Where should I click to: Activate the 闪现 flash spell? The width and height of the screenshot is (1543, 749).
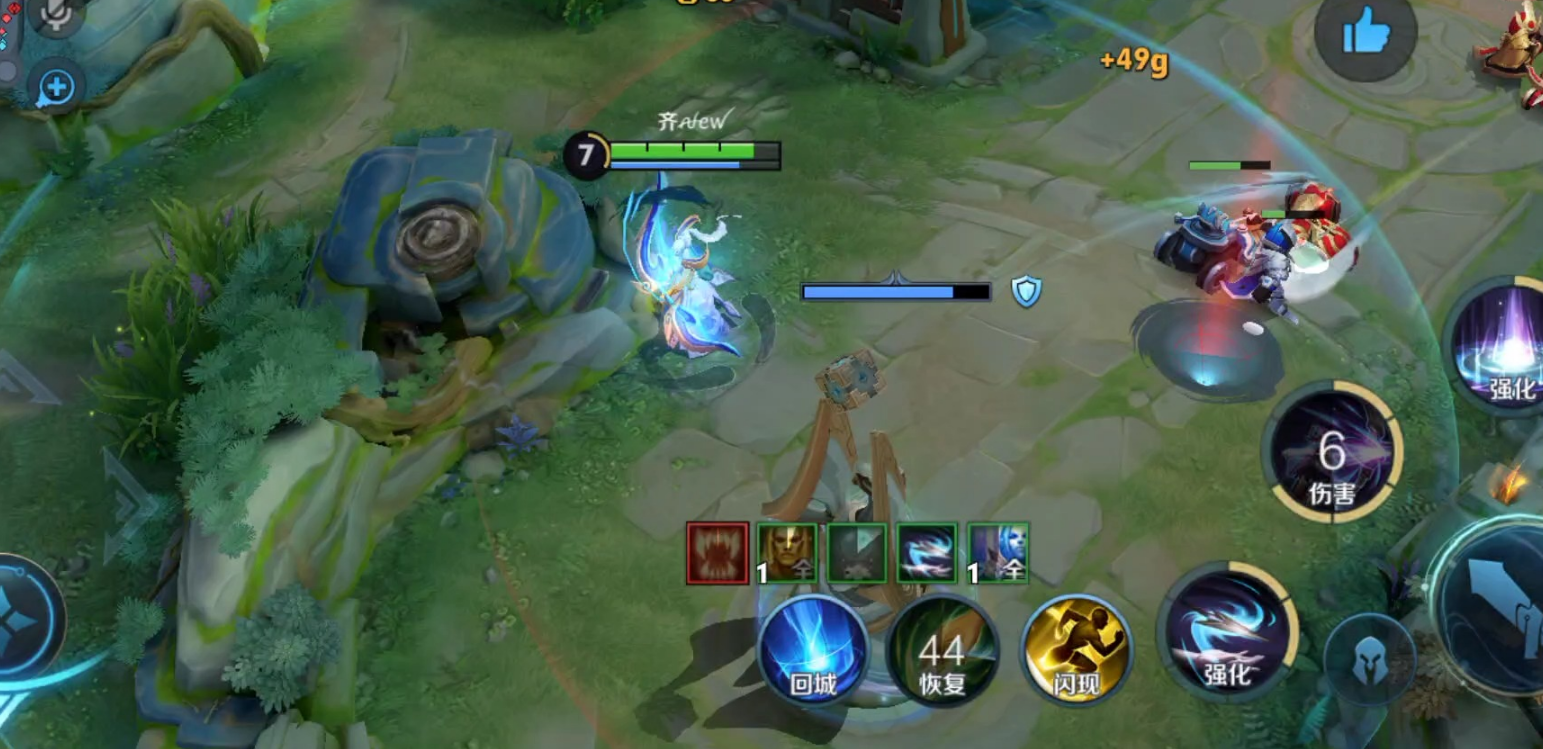click(1075, 651)
